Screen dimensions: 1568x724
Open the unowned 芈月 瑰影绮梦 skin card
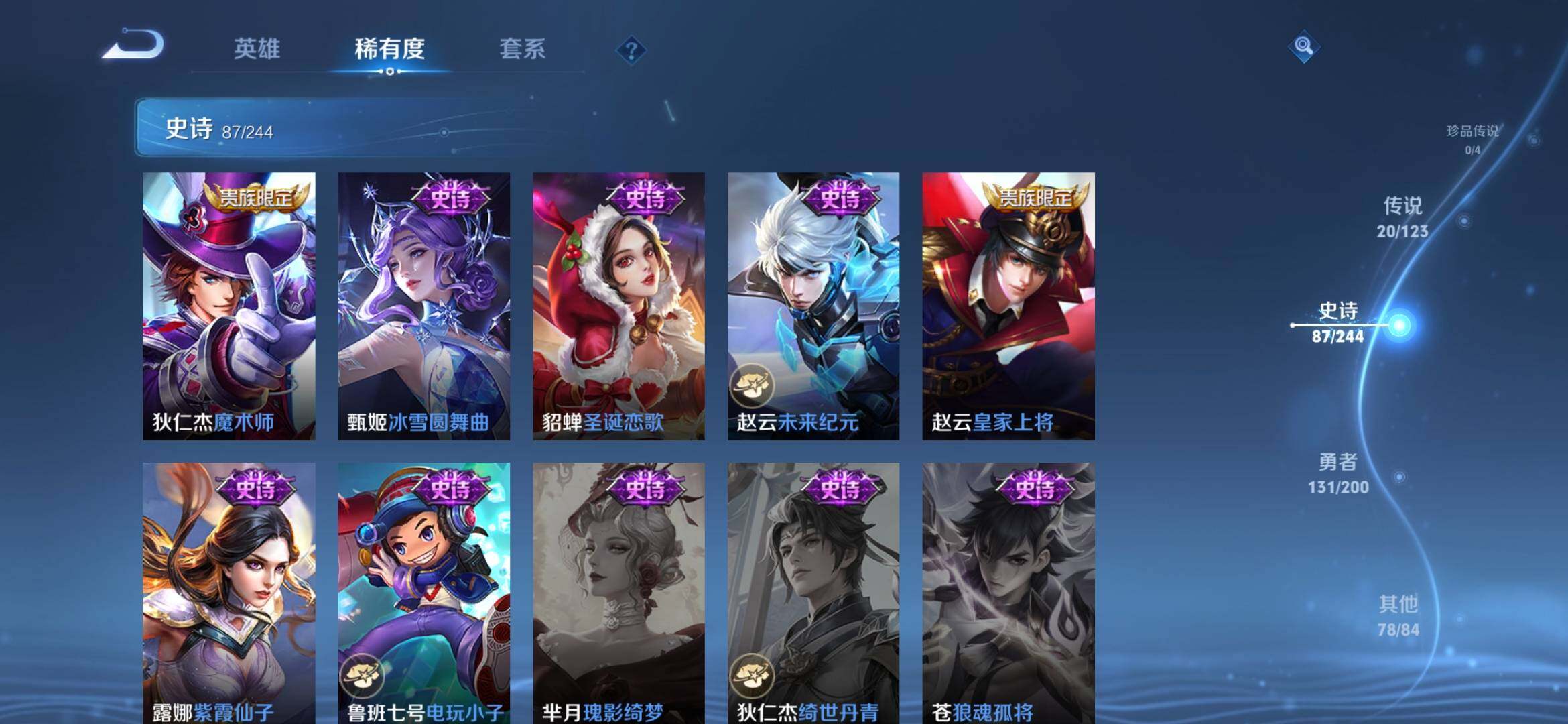(618, 593)
